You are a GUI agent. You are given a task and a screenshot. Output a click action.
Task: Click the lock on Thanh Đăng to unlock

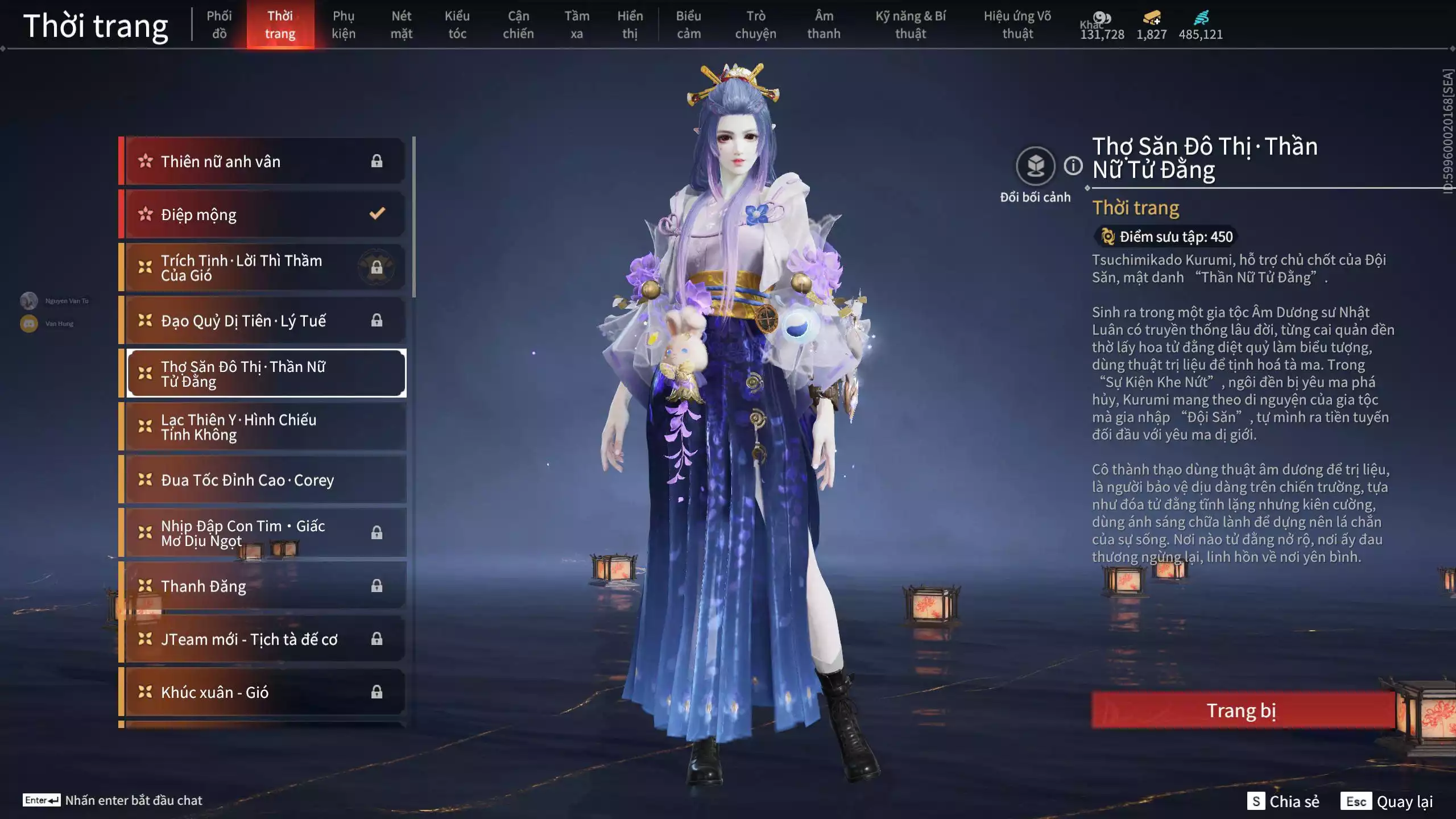(x=377, y=586)
